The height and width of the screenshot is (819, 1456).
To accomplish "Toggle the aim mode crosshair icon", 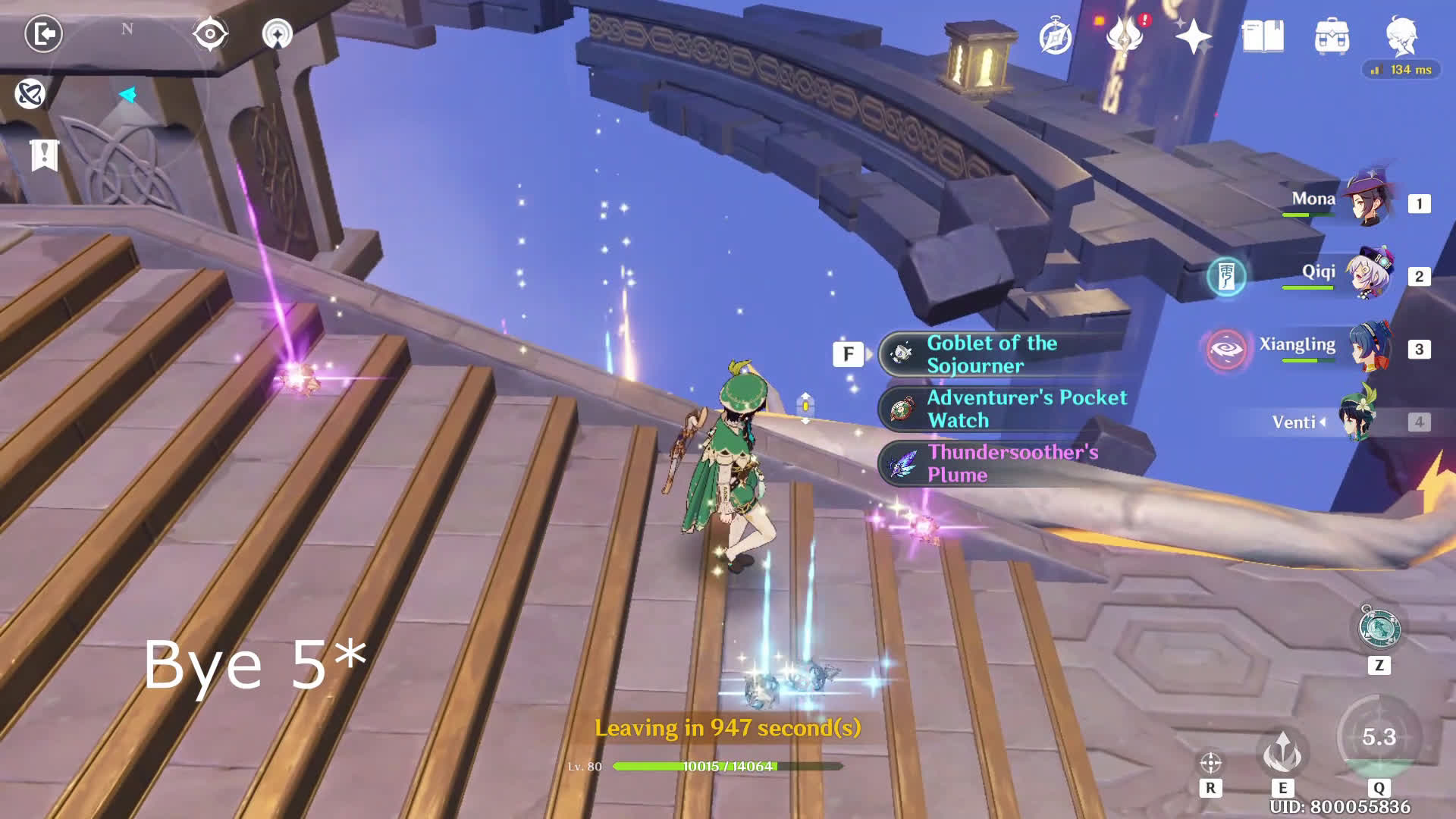I will (x=1210, y=762).
